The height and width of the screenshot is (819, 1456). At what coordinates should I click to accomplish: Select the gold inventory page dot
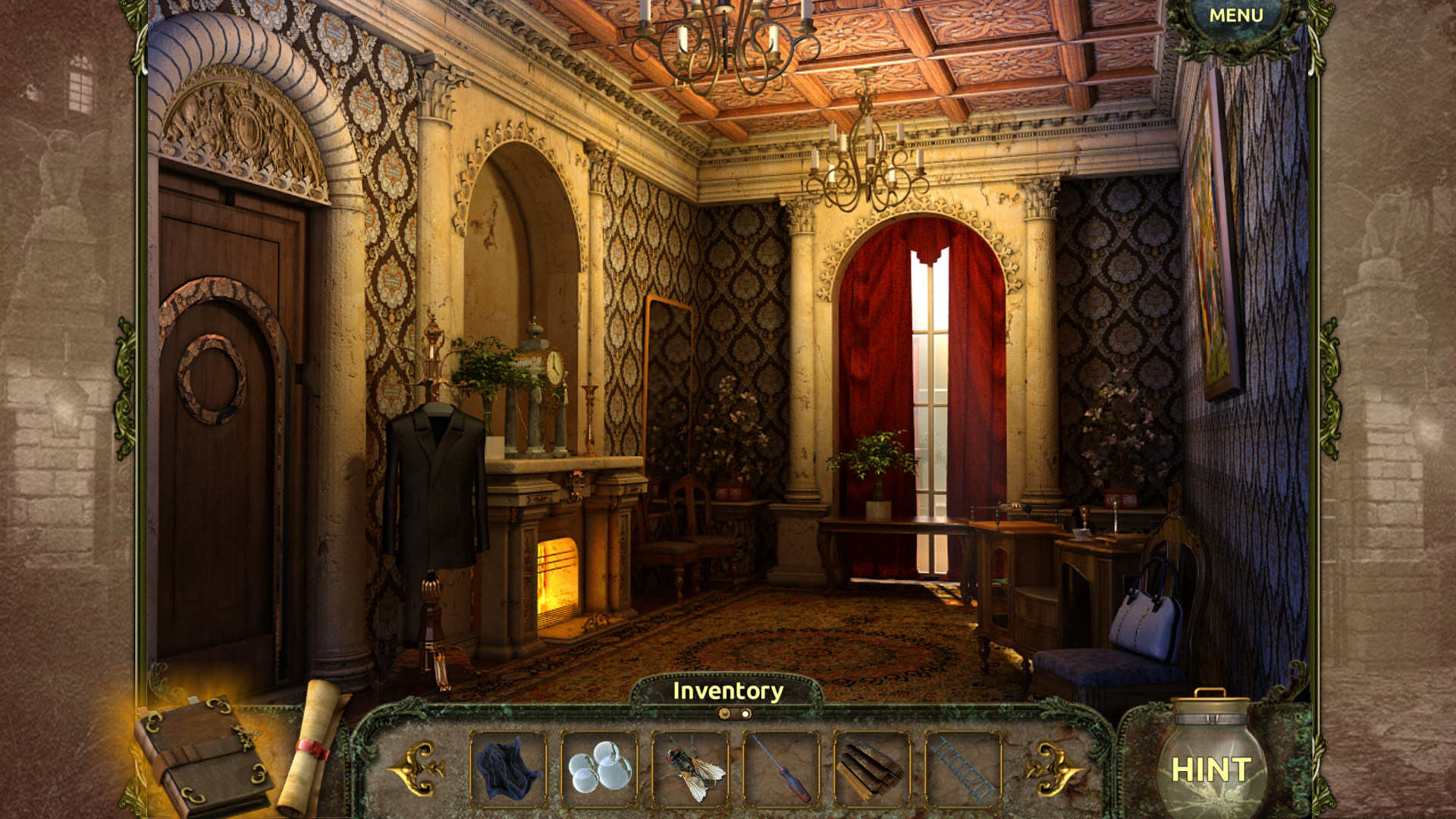click(726, 713)
